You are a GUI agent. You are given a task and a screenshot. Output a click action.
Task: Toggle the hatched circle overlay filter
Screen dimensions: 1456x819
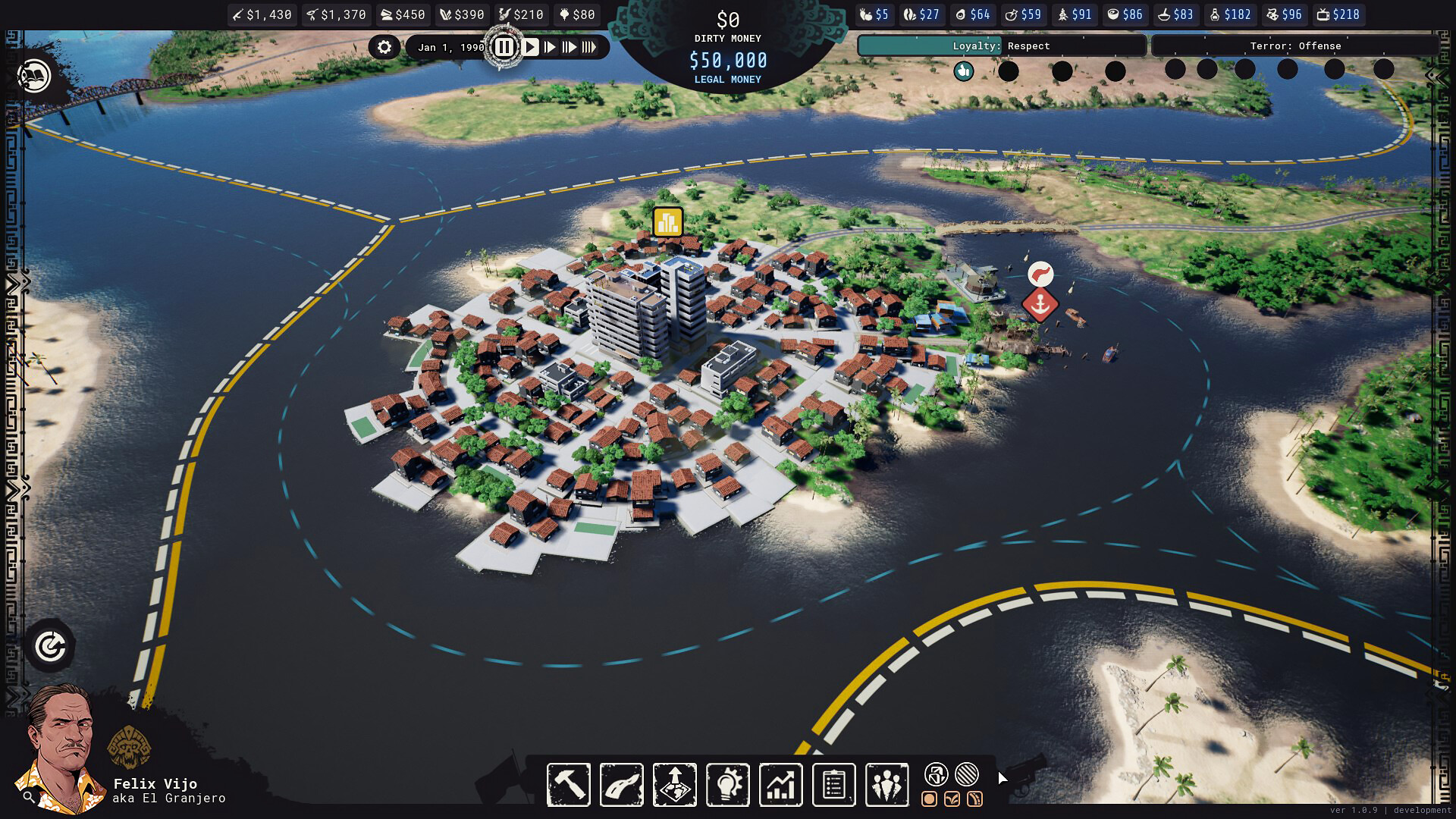(965, 775)
